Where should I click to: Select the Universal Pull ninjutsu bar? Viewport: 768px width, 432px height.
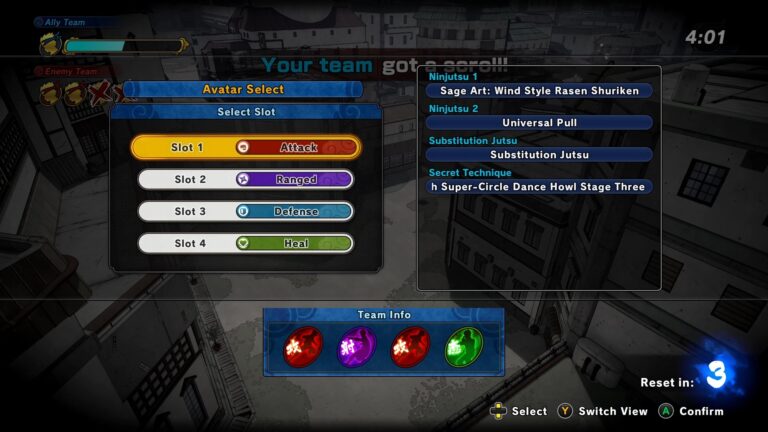click(x=540, y=123)
